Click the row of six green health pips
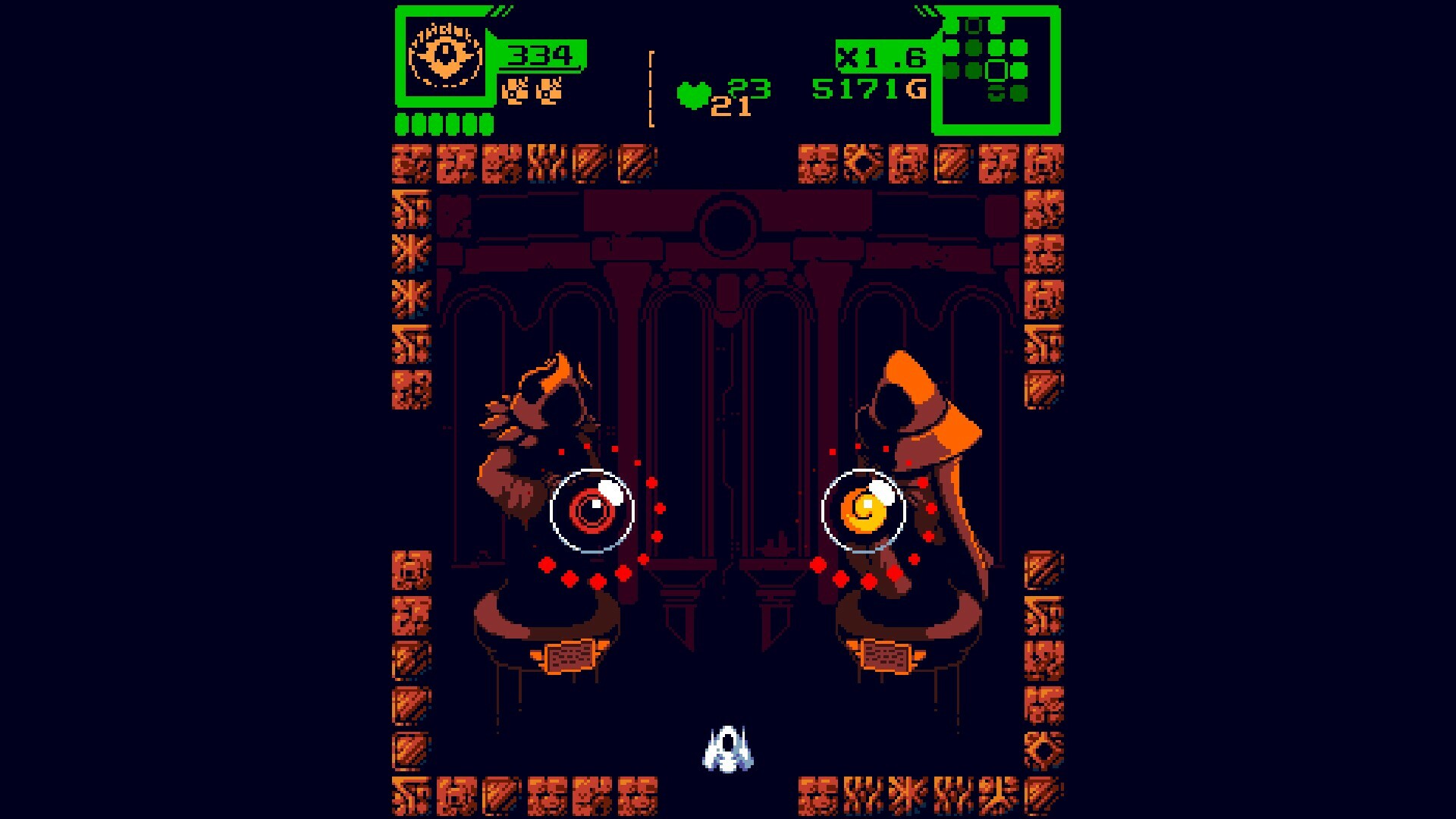The height and width of the screenshot is (819, 1456). point(444,121)
